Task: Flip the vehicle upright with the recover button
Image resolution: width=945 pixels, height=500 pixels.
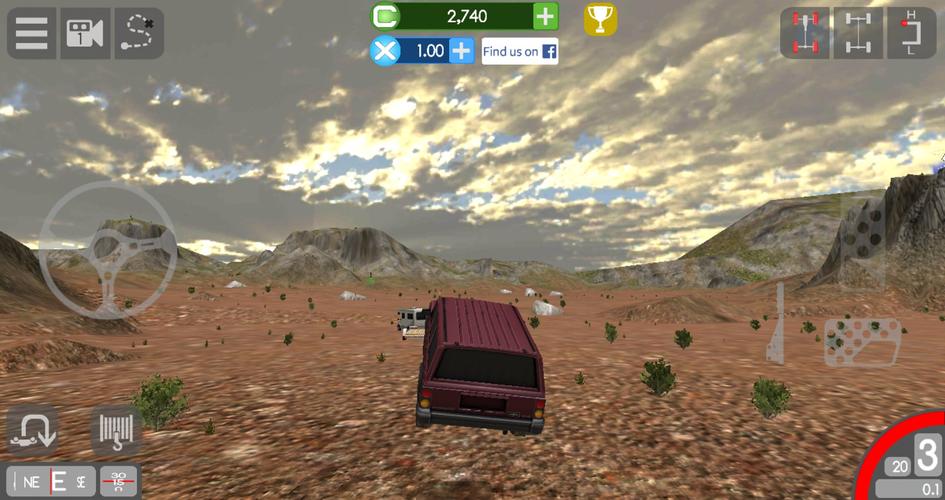Action: point(32,430)
